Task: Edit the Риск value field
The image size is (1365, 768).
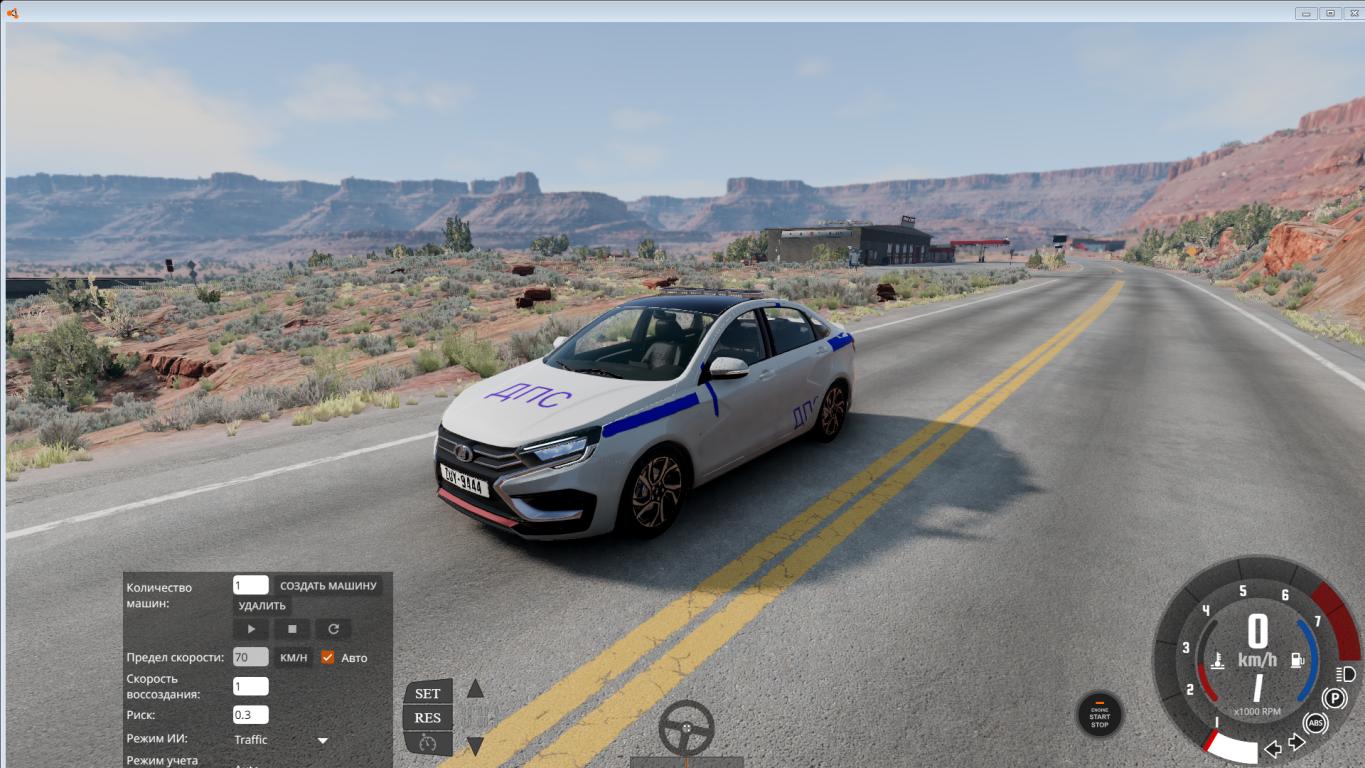Action: [x=250, y=714]
